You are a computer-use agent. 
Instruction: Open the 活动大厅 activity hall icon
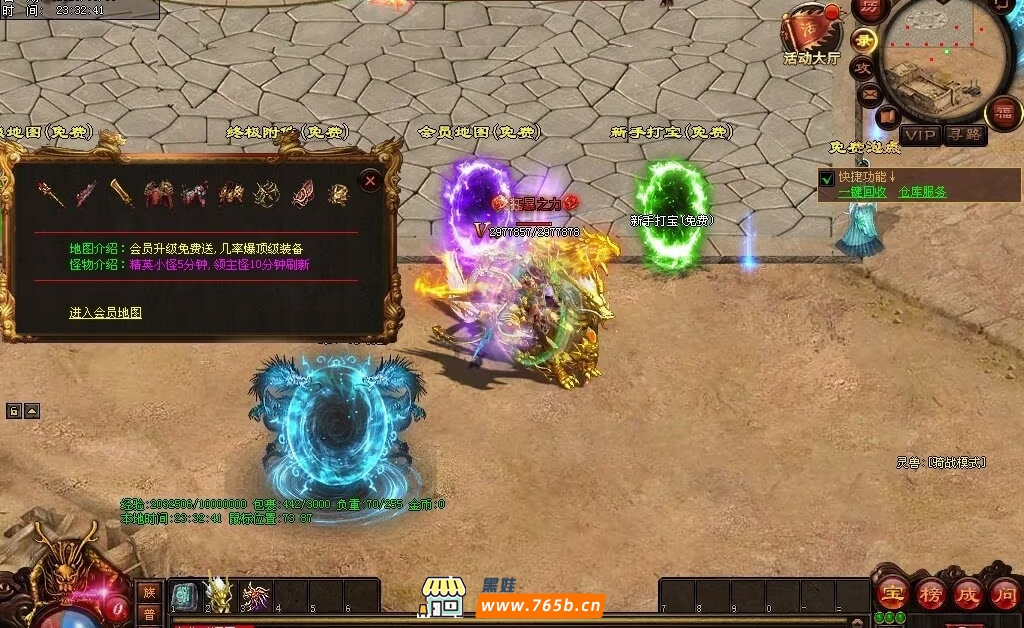pyautogui.click(x=812, y=34)
